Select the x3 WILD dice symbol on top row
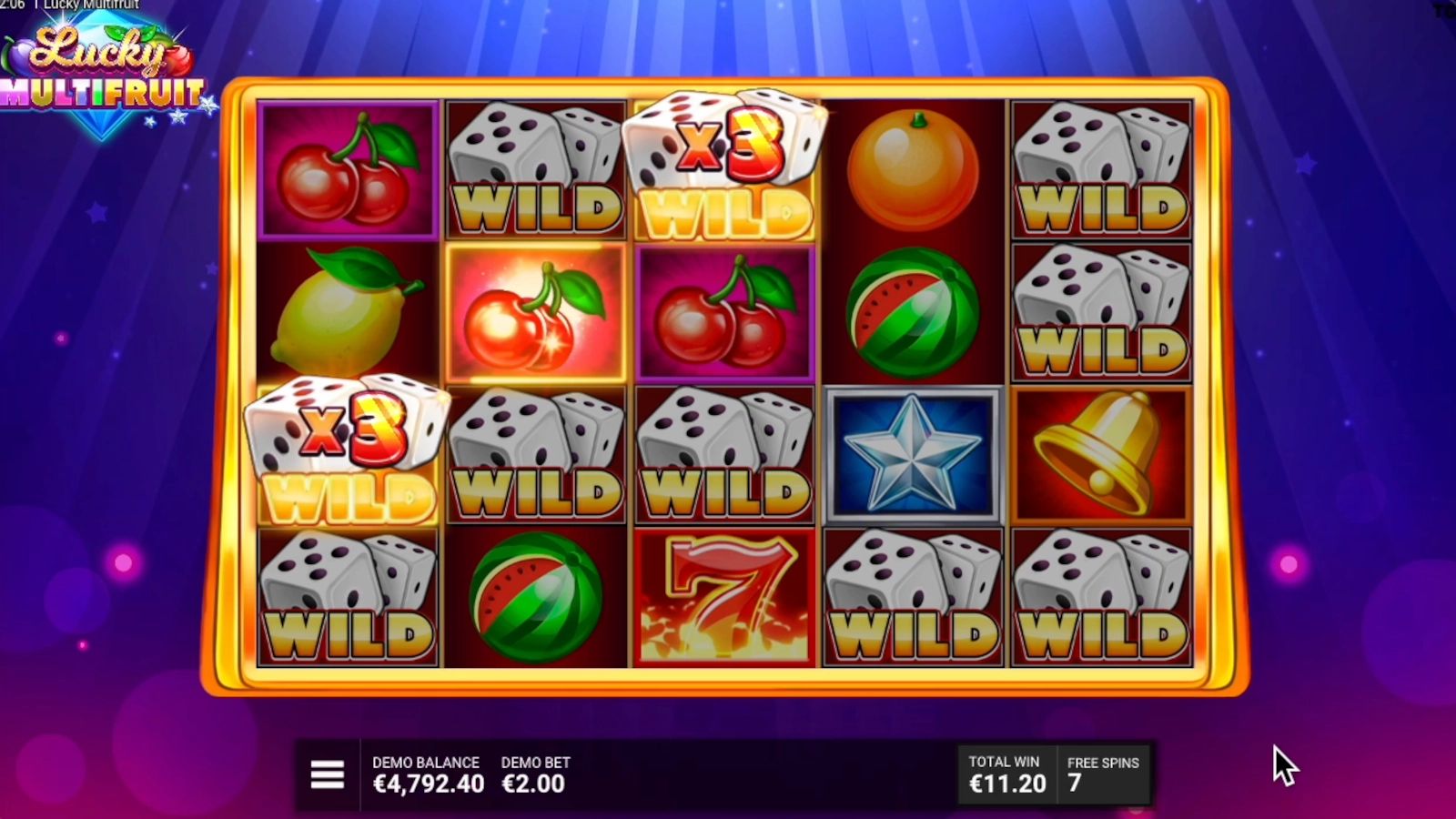 tap(723, 164)
